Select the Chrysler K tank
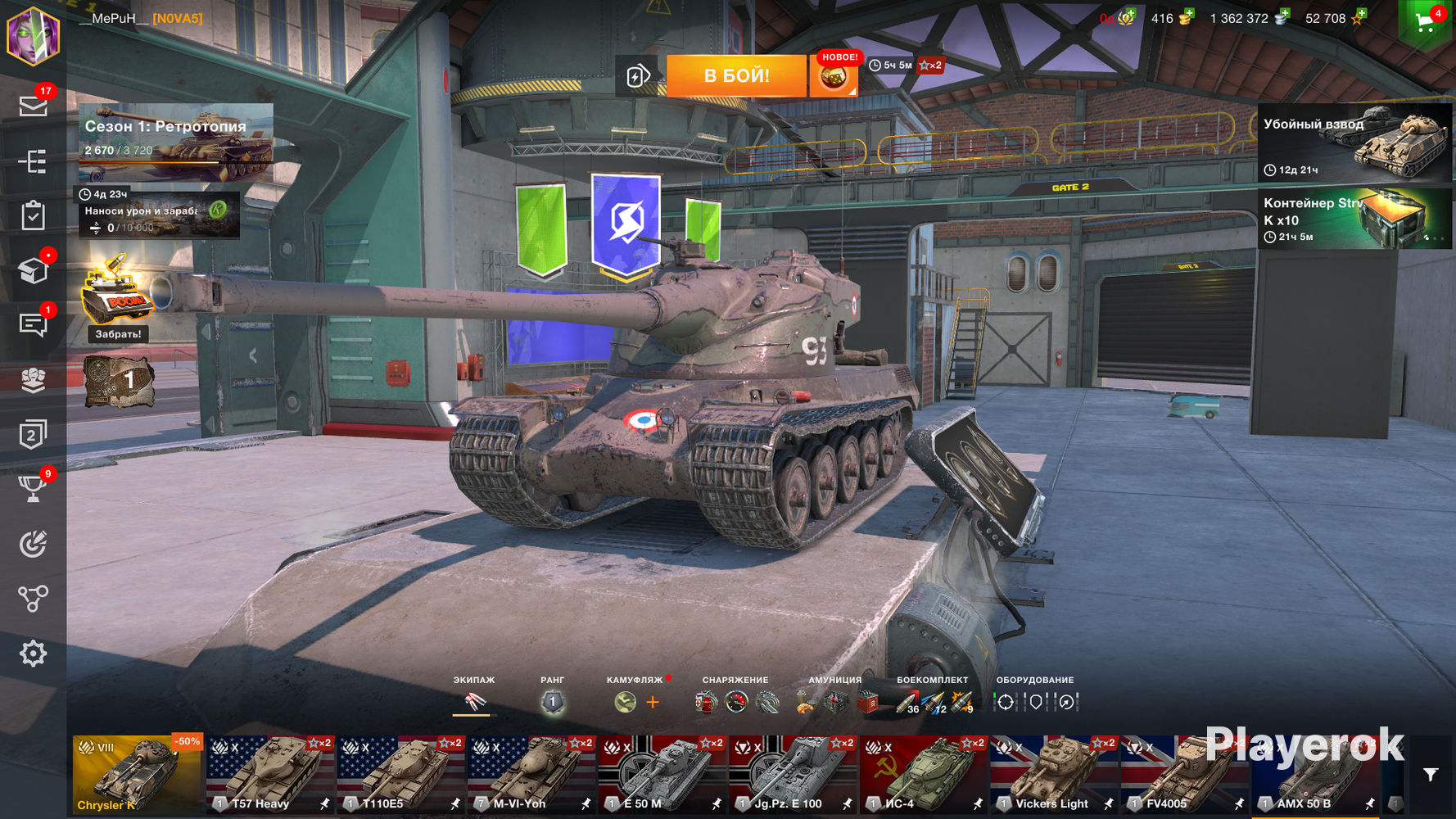This screenshot has width=1456, height=819. pyautogui.click(x=137, y=774)
